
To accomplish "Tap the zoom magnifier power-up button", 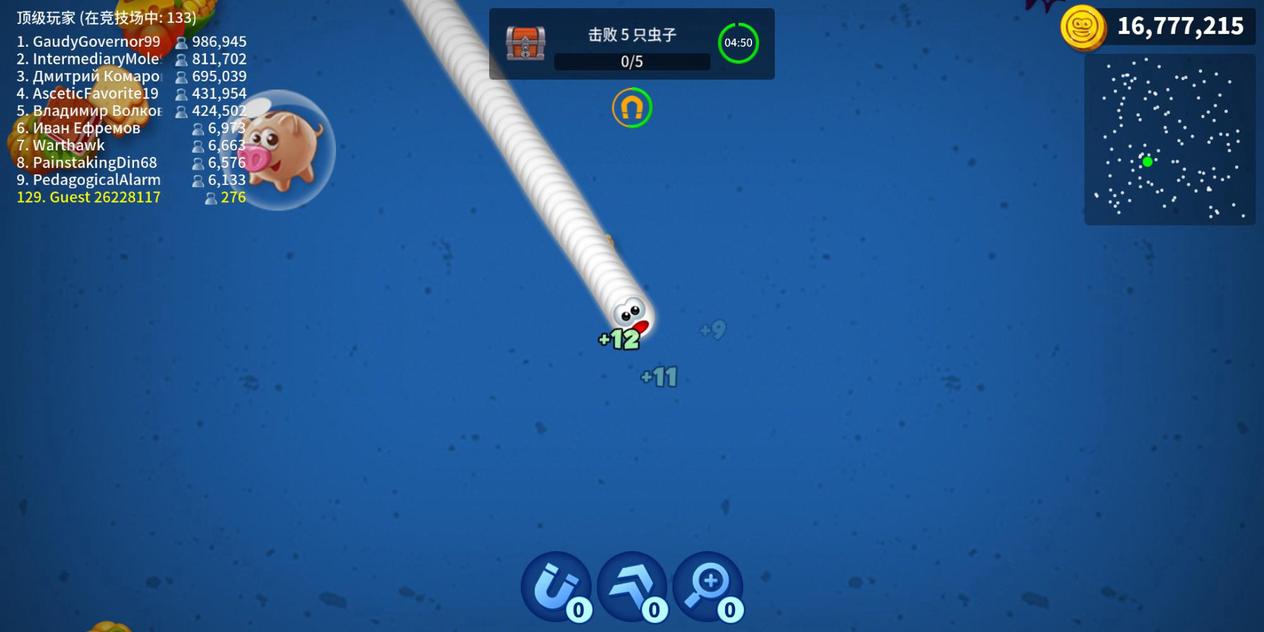I will coord(707,586).
